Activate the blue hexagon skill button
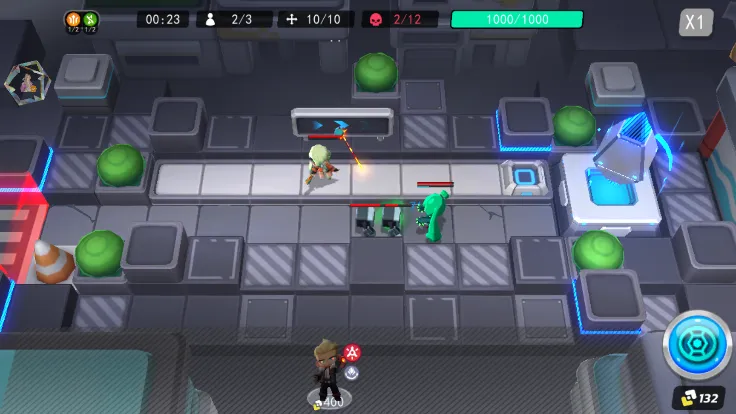This screenshot has width=736, height=414. click(x=696, y=345)
